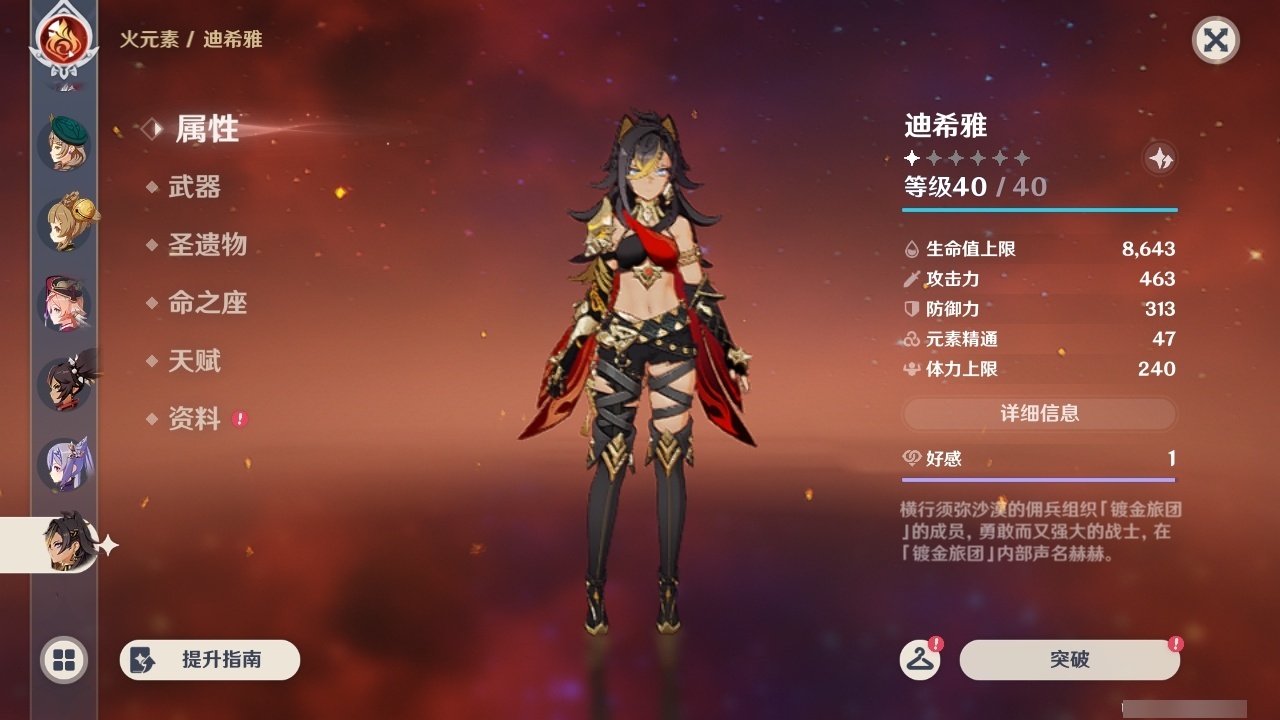Viewport: 1280px width, 720px height.
Task: Open the grid menu icon at bottom left
Action: point(62,660)
